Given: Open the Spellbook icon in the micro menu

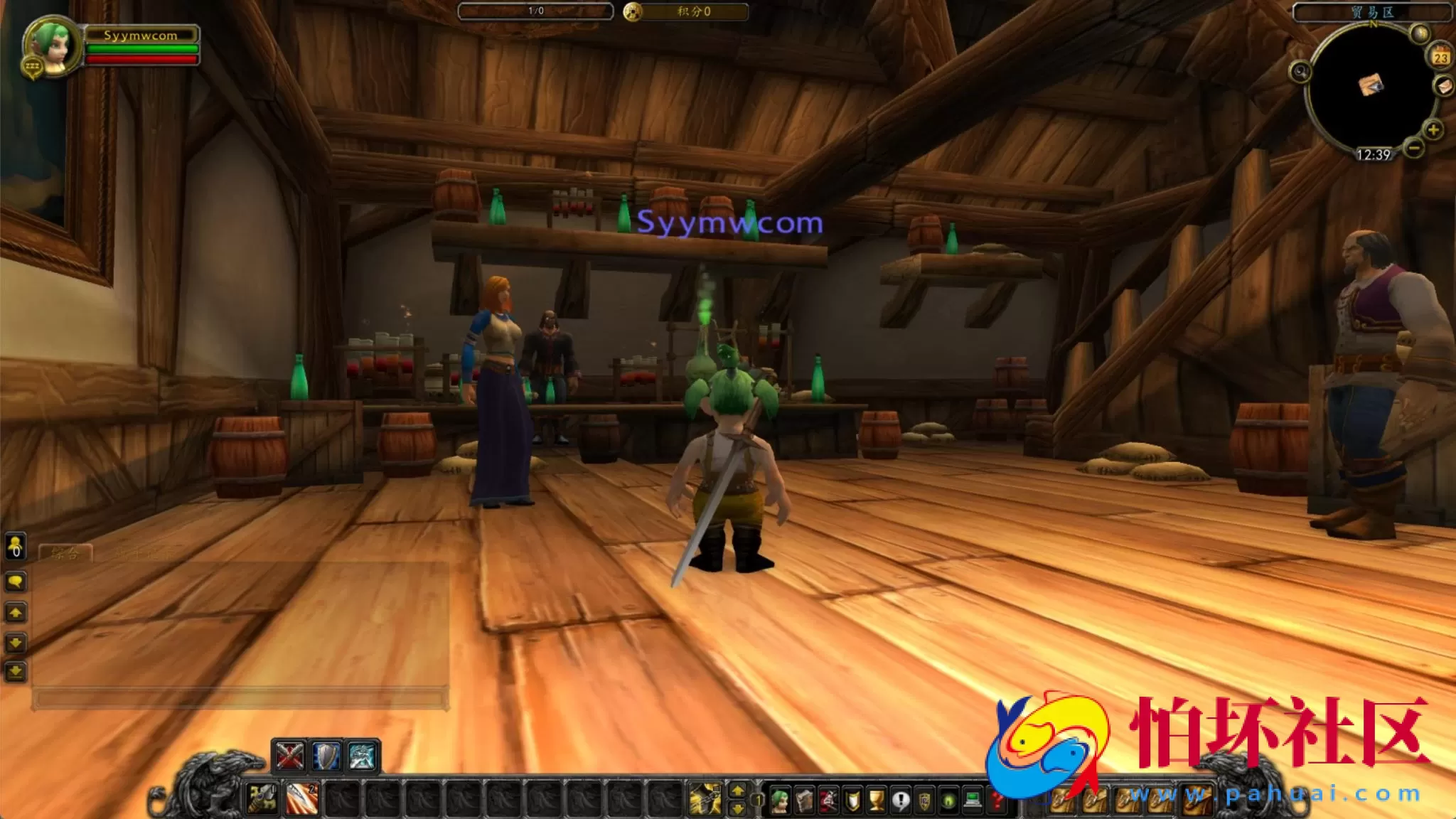Looking at the screenshot, I should click(x=804, y=801).
